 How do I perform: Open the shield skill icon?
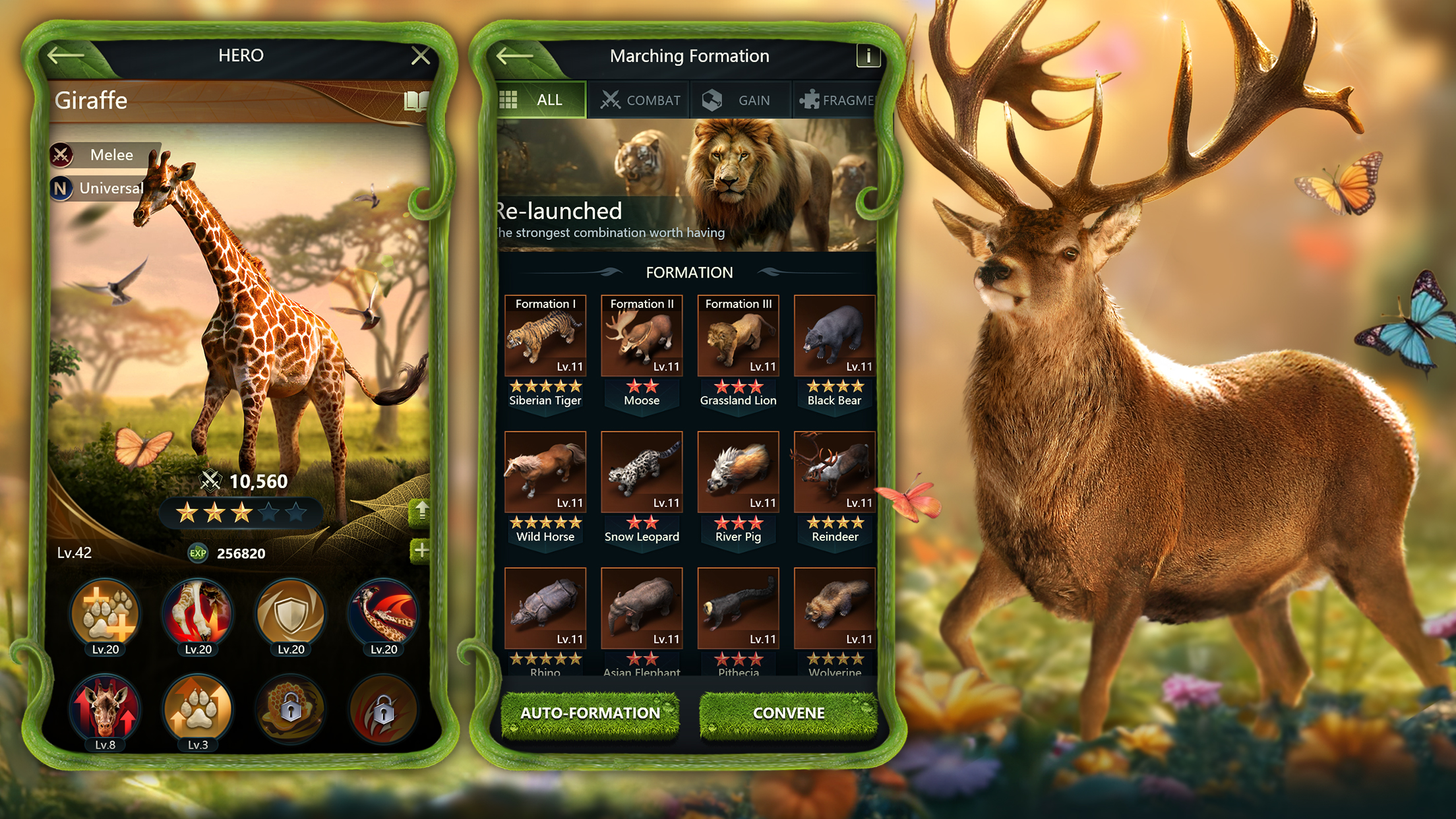click(291, 614)
